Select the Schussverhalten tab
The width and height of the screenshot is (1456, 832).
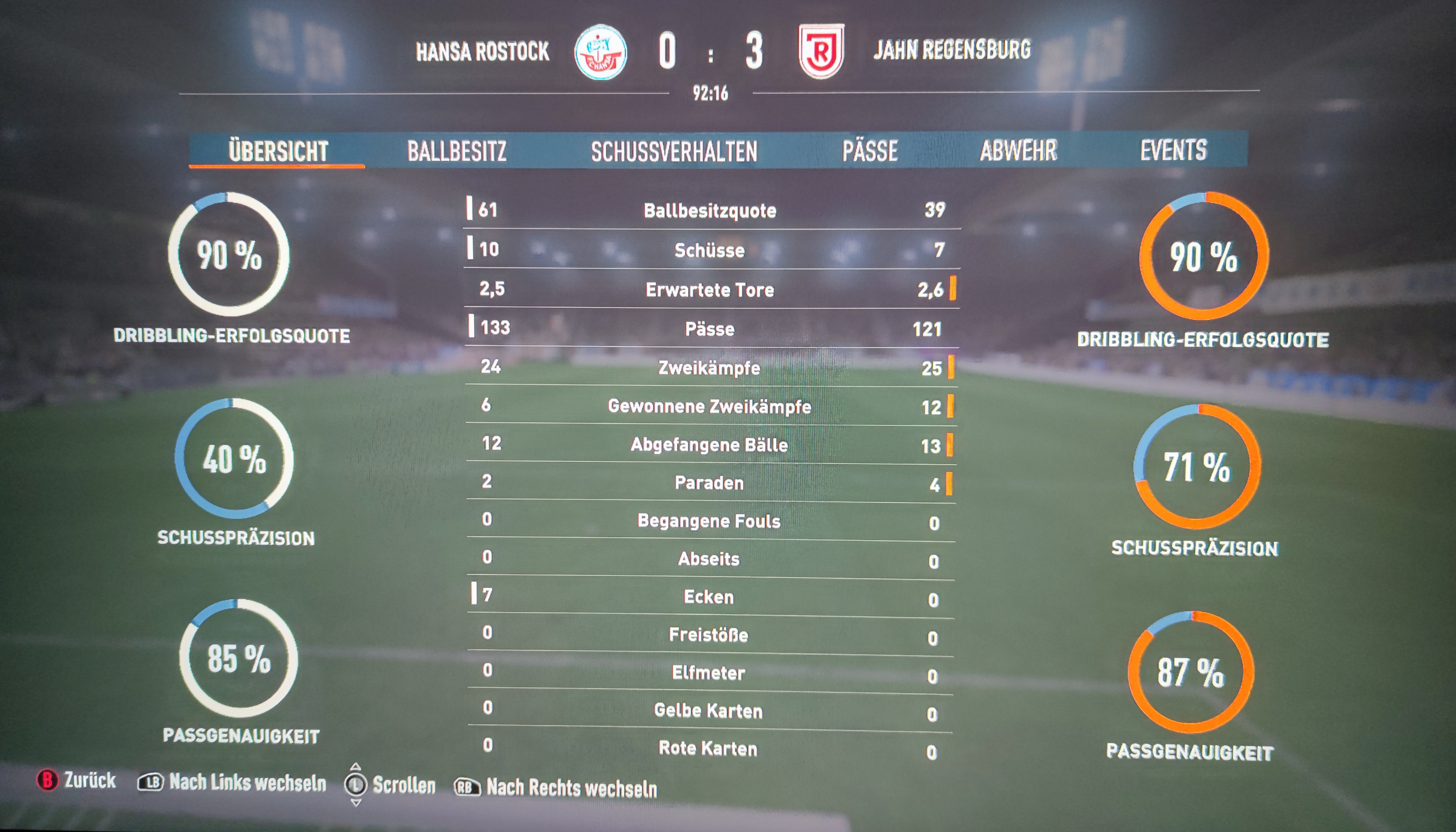pyautogui.click(x=674, y=151)
